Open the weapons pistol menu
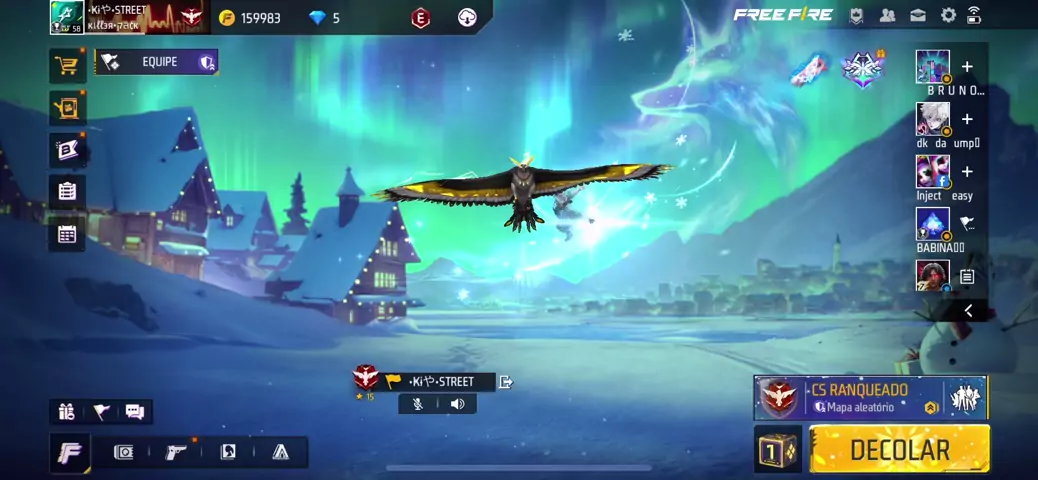The height and width of the screenshot is (480, 1038). (176, 452)
